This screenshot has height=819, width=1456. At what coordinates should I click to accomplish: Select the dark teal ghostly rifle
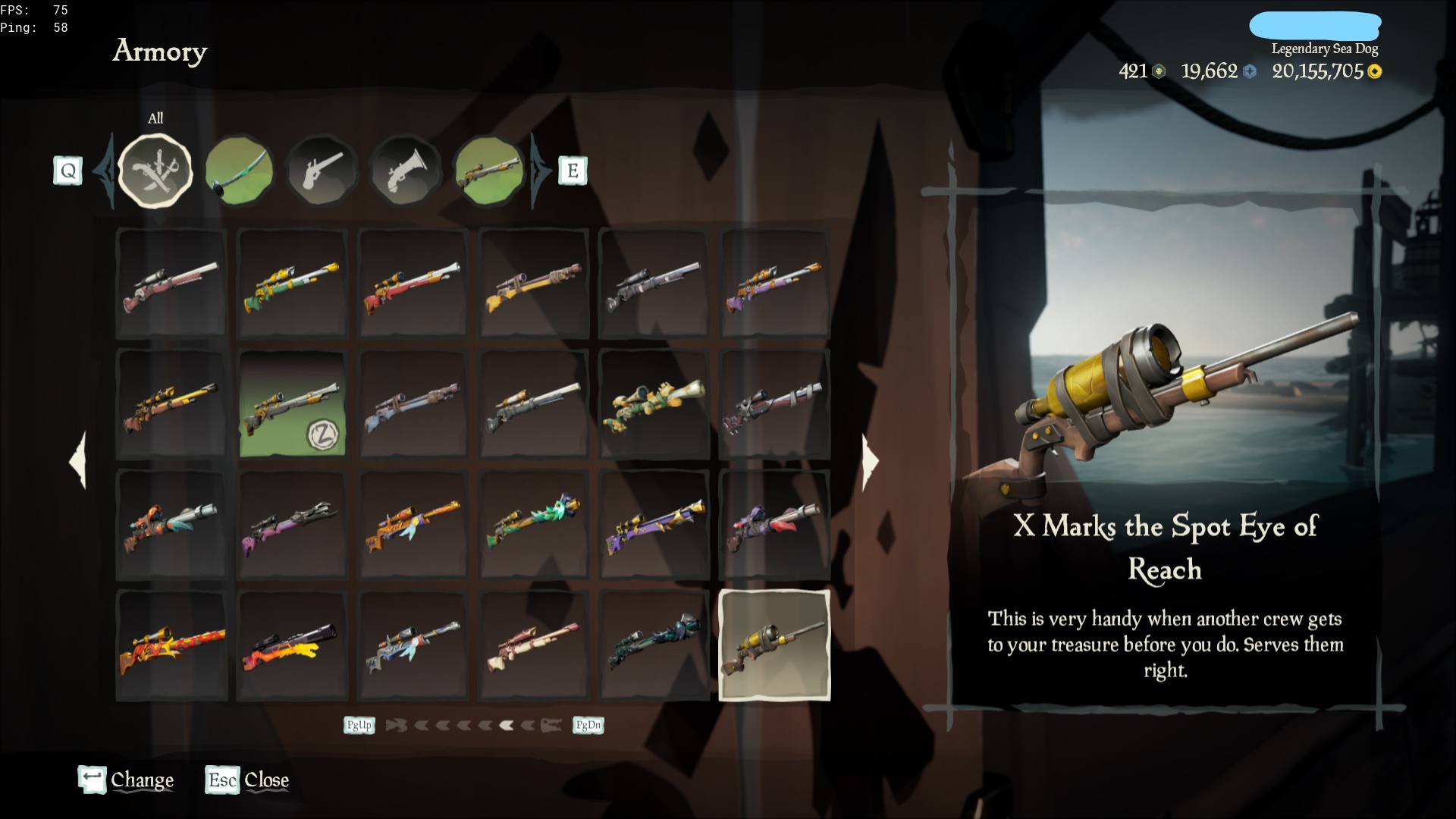click(654, 645)
